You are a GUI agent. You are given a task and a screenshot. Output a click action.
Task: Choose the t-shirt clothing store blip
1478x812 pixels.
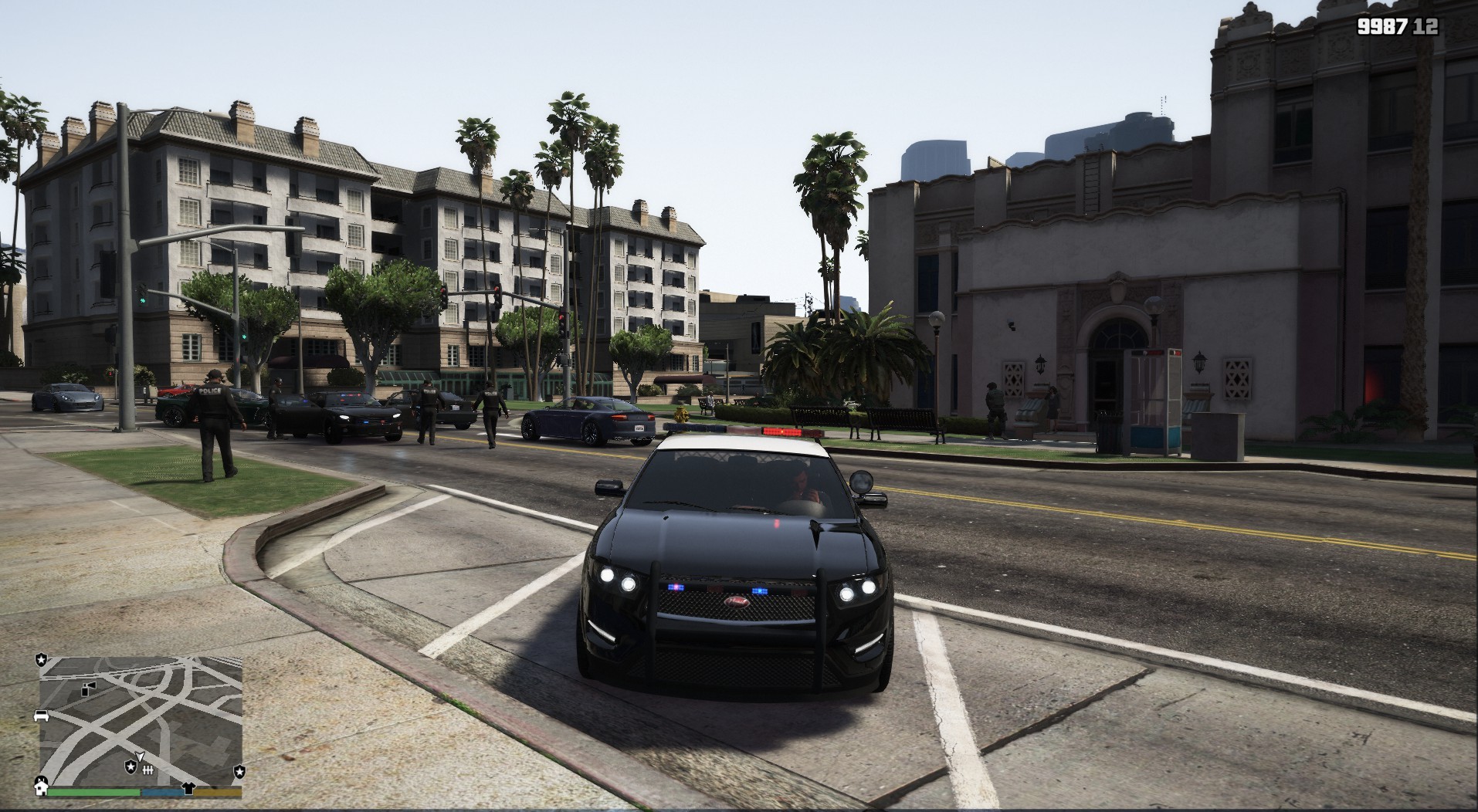coord(188,788)
